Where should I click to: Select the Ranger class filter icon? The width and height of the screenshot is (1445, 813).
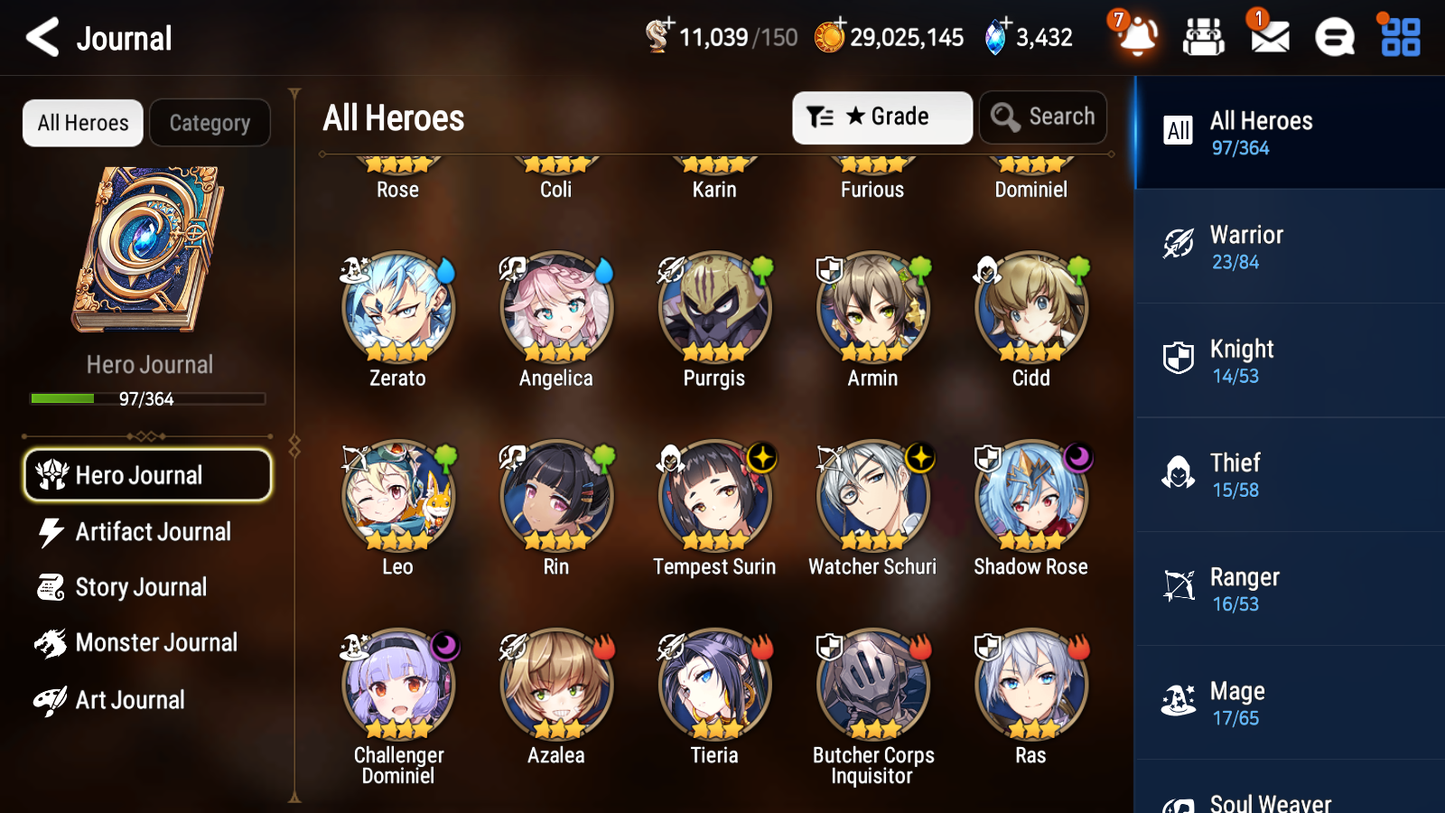click(1178, 587)
